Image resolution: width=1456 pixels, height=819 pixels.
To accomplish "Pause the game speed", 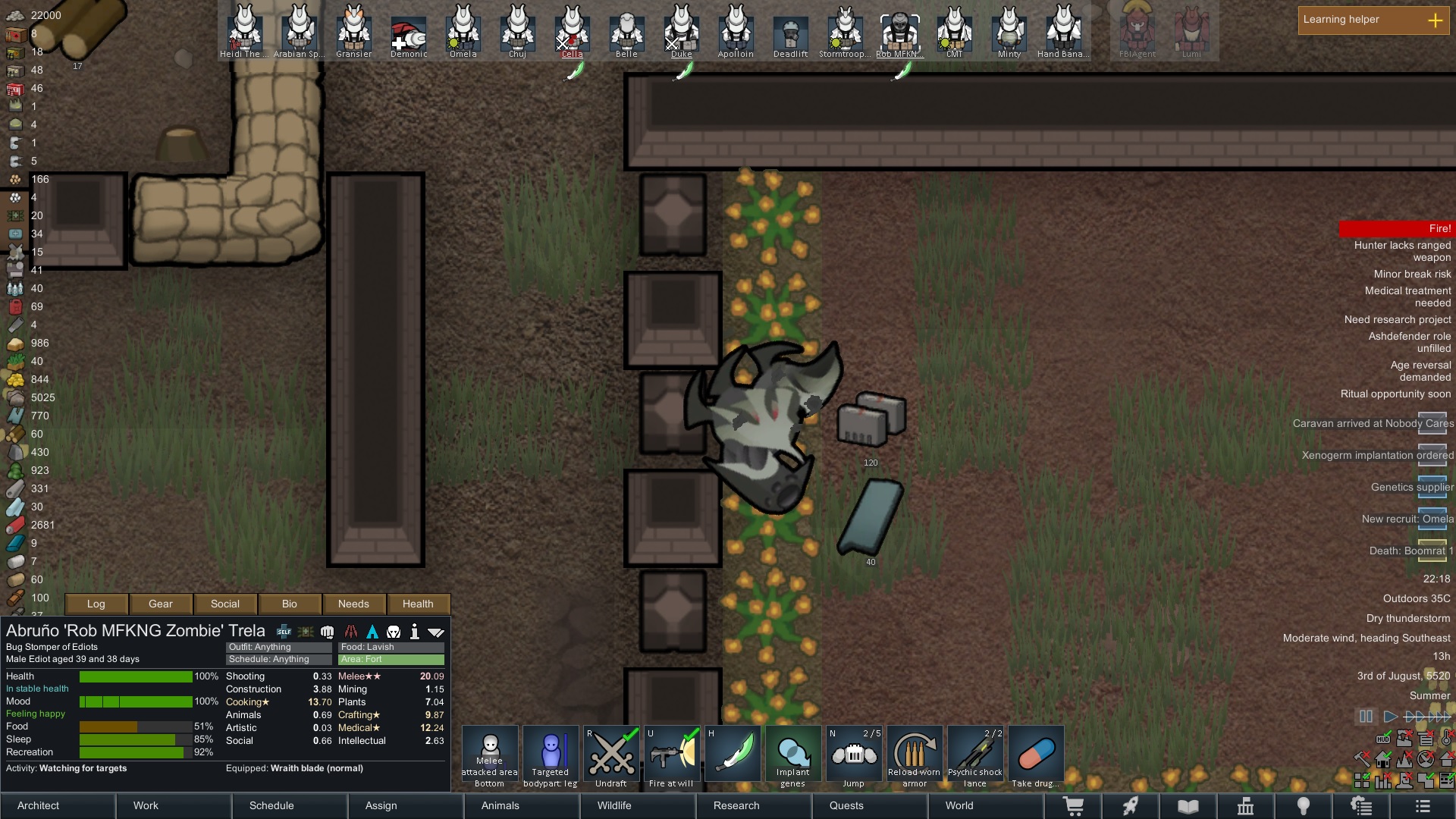I will pos(1366,717).
